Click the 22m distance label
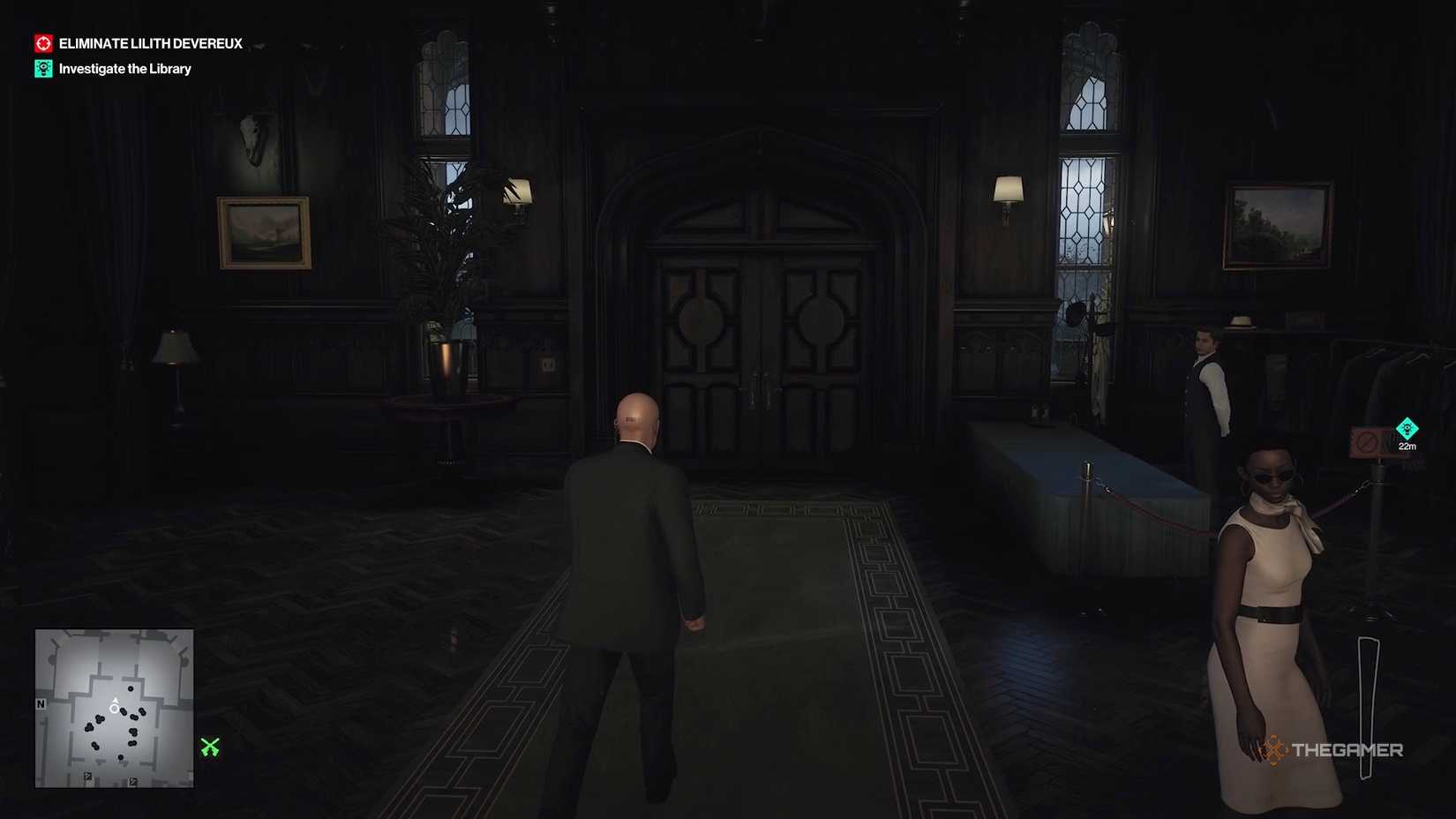Viewport: 1456px width, 819px height. pos(1407,447)
